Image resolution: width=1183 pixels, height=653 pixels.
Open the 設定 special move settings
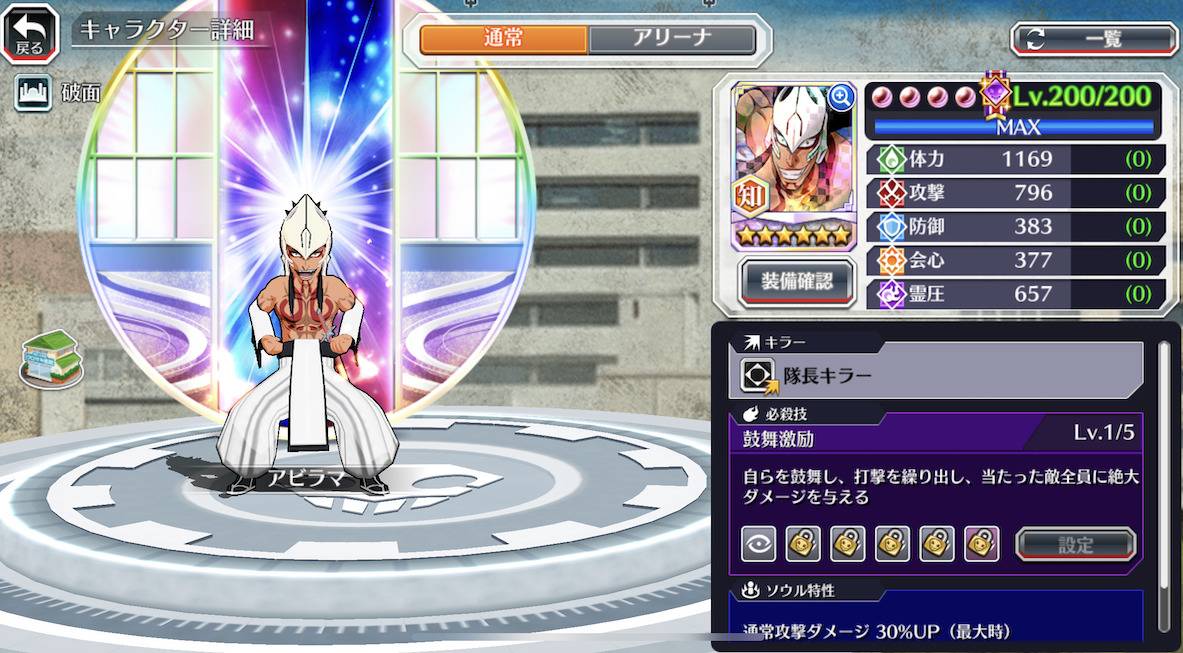[x=1076, y=545]
